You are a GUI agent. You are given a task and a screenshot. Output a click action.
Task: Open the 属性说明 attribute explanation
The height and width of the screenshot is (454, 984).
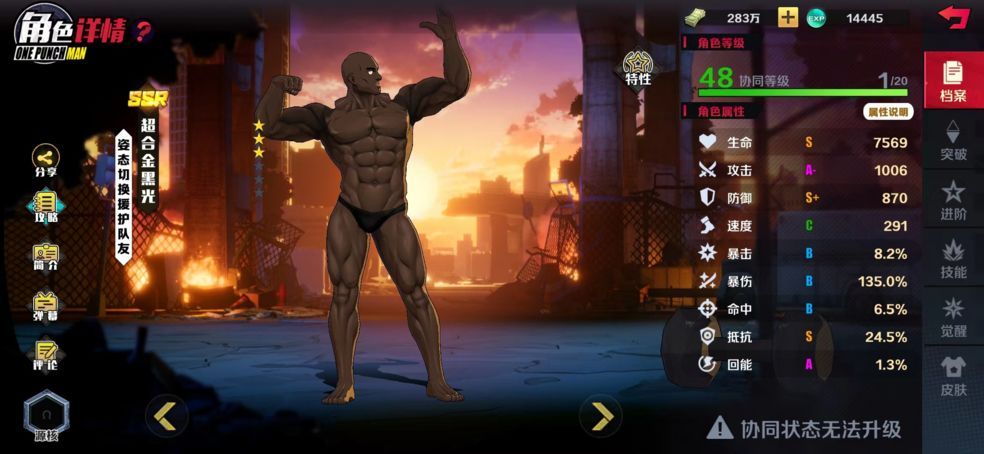887,112
